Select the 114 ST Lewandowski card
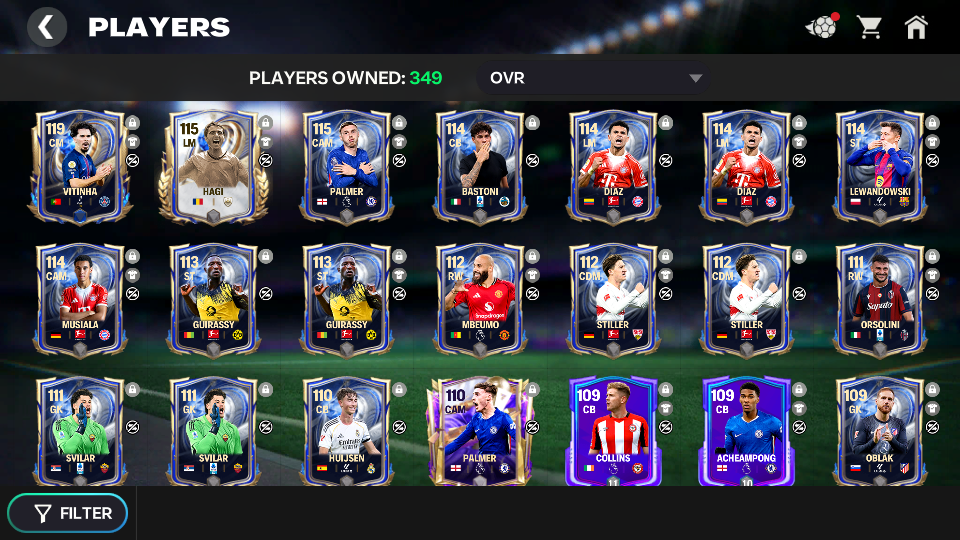960x540 pixels. 880,167
